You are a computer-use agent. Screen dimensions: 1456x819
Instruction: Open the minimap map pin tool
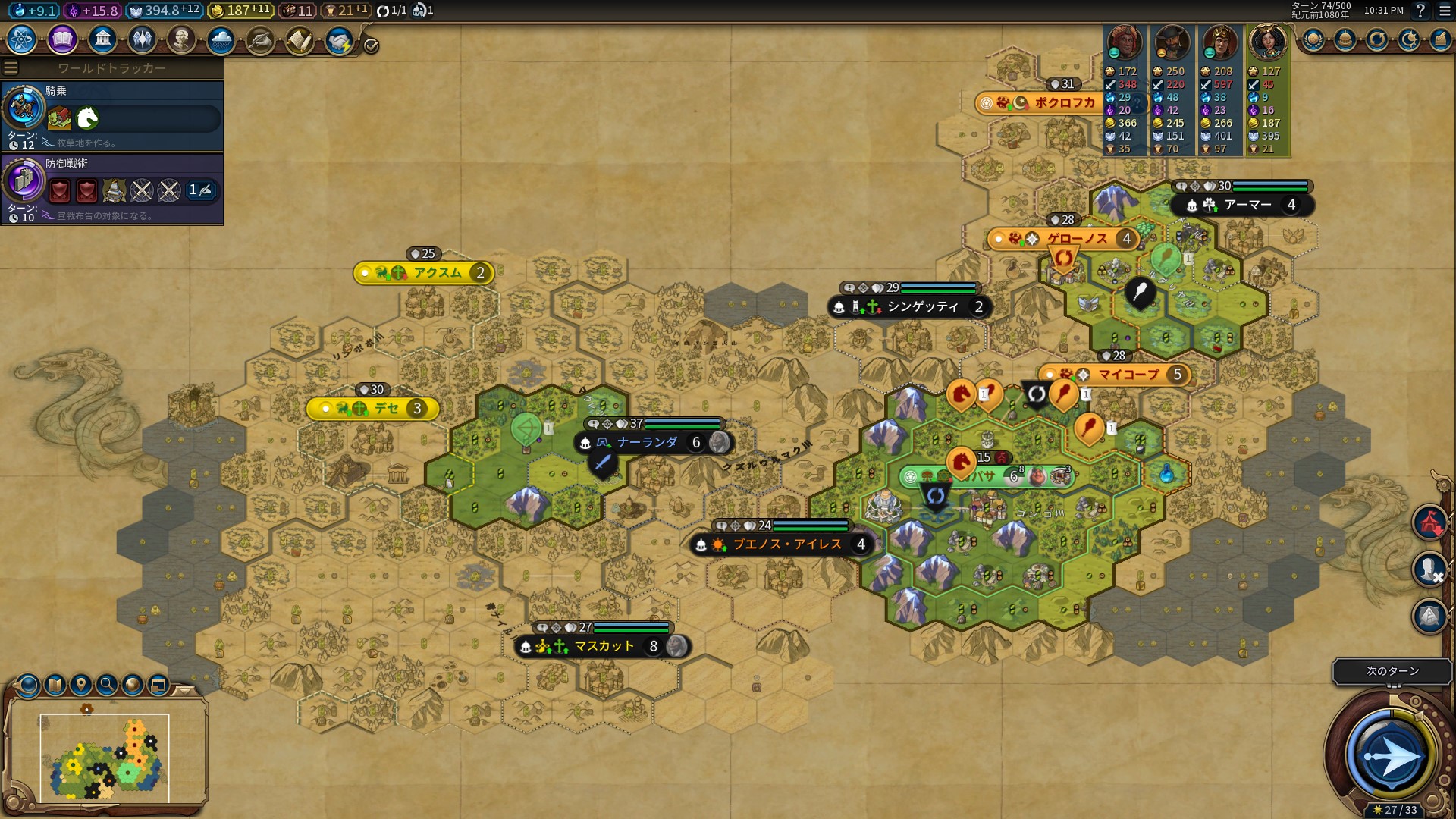tap(80, 685)
